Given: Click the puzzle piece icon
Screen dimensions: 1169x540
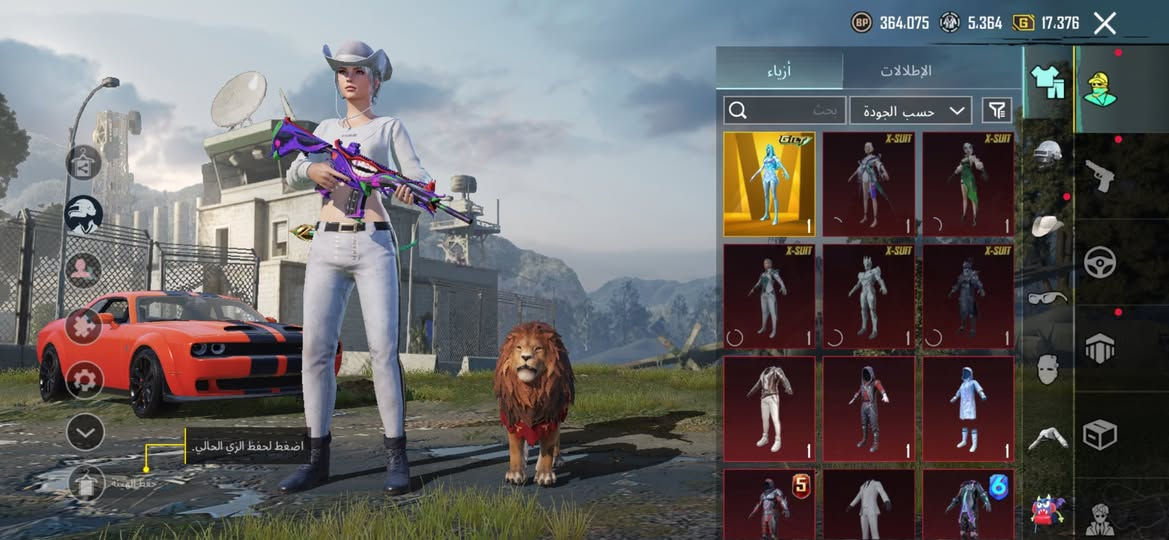Looking at the screenshot, I should (x=84, y=325).
